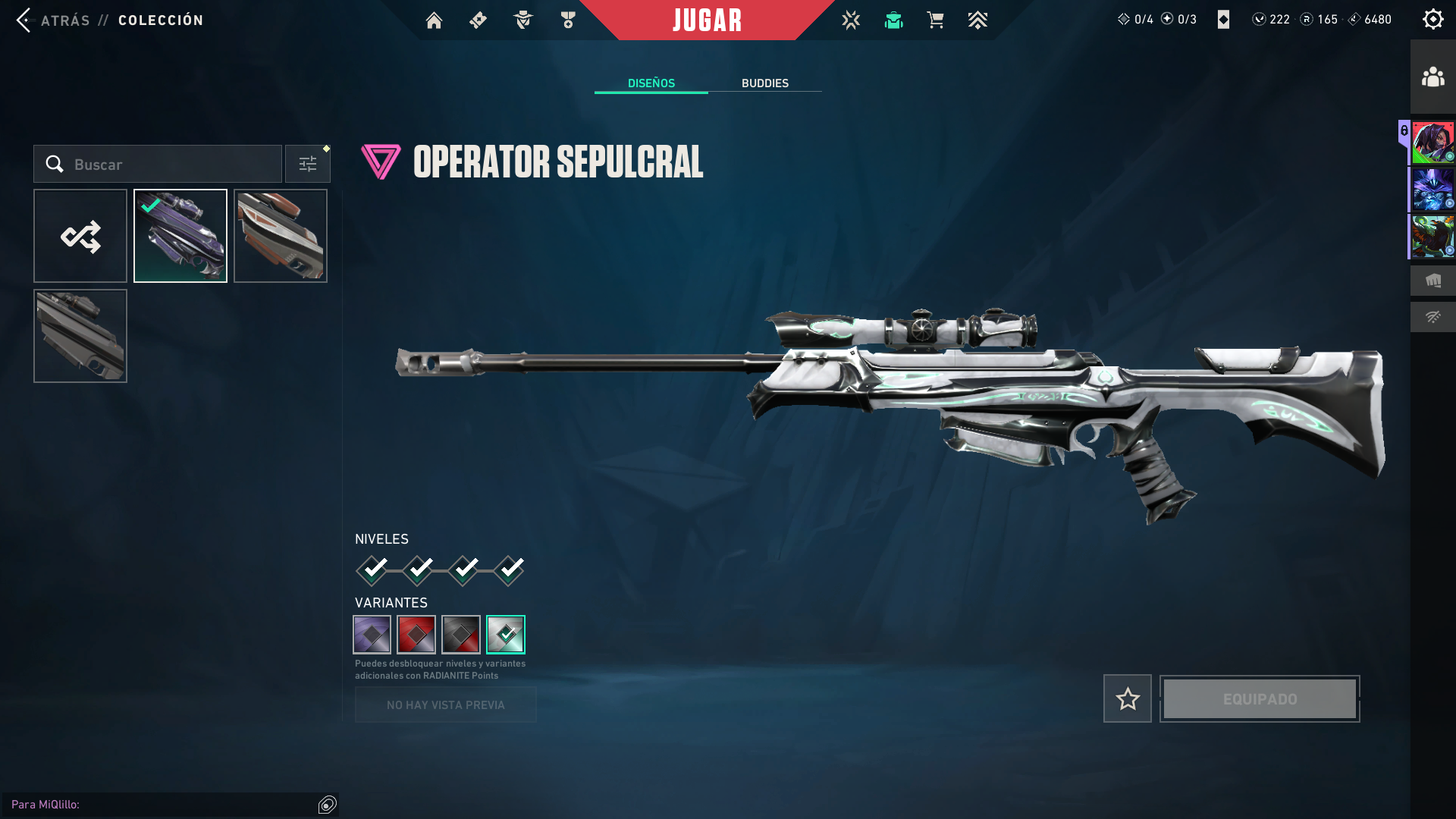Switch to the Buddies tab
This screenshot has width=1456, height=819.
764,83
